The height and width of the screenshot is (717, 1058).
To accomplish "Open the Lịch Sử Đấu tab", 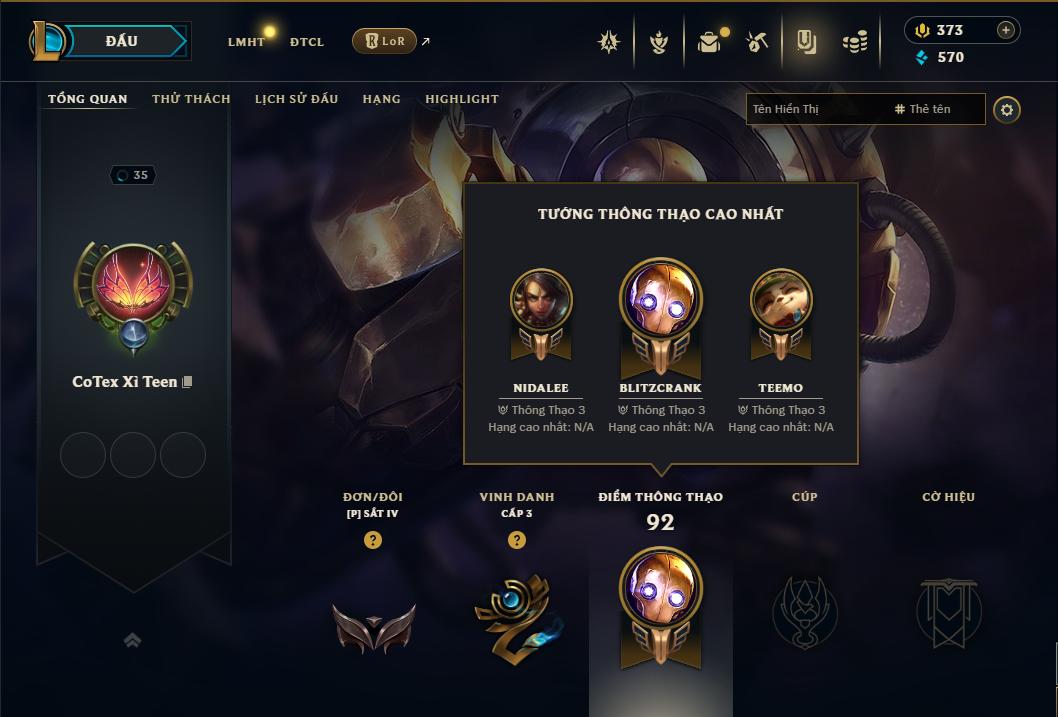I will (296, 99).
